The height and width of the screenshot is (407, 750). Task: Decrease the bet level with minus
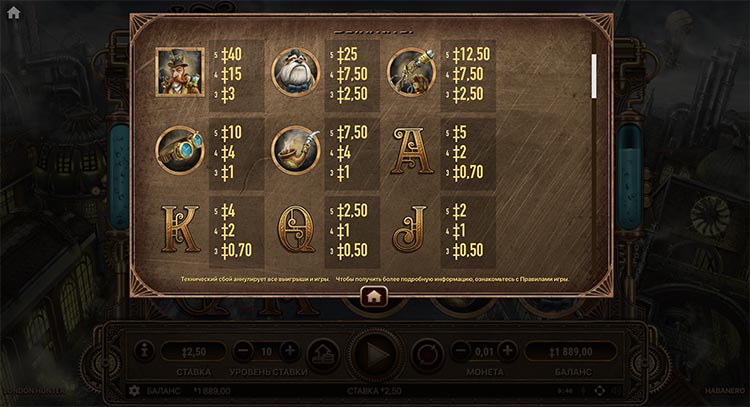[x=243, y=351]
